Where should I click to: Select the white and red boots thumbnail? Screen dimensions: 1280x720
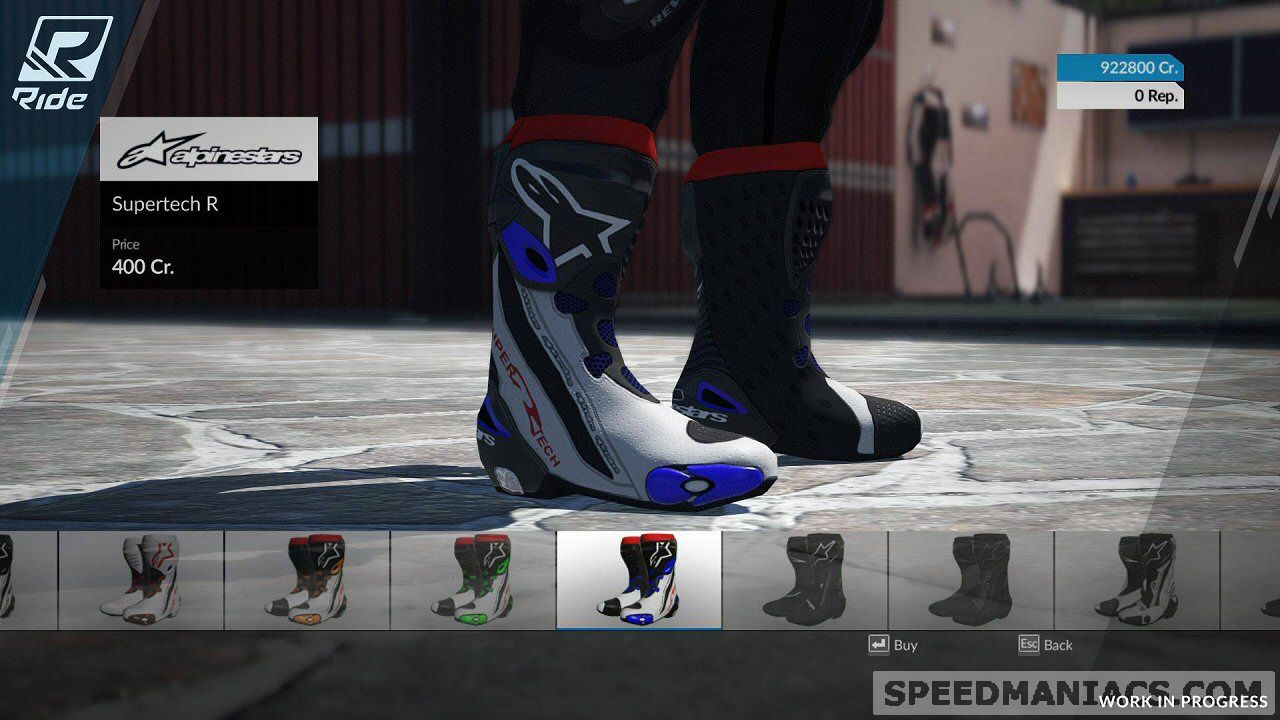pyautogui.click(x=141, y=580)
